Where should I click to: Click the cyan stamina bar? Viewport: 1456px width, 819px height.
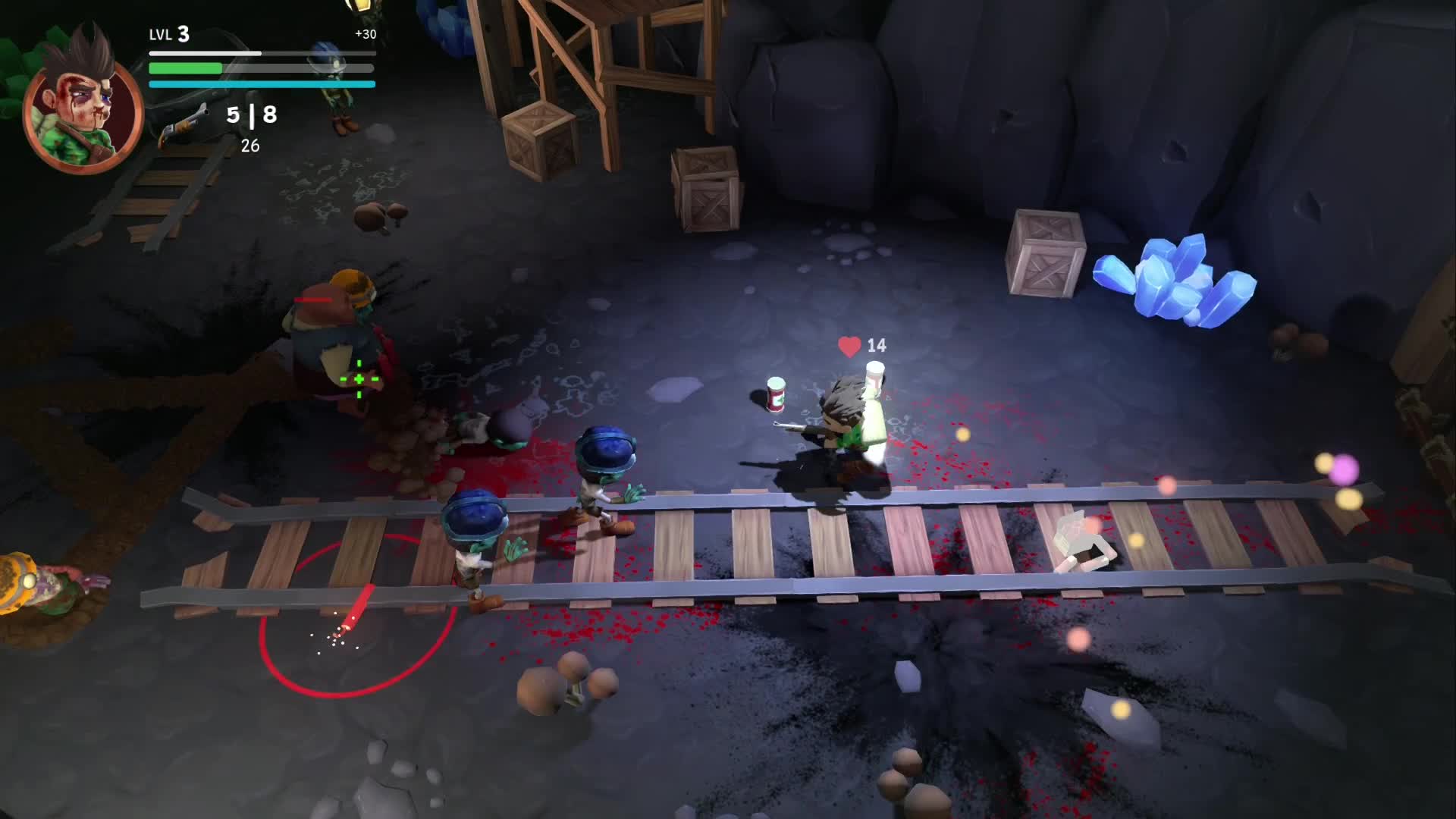pos(262,83)
